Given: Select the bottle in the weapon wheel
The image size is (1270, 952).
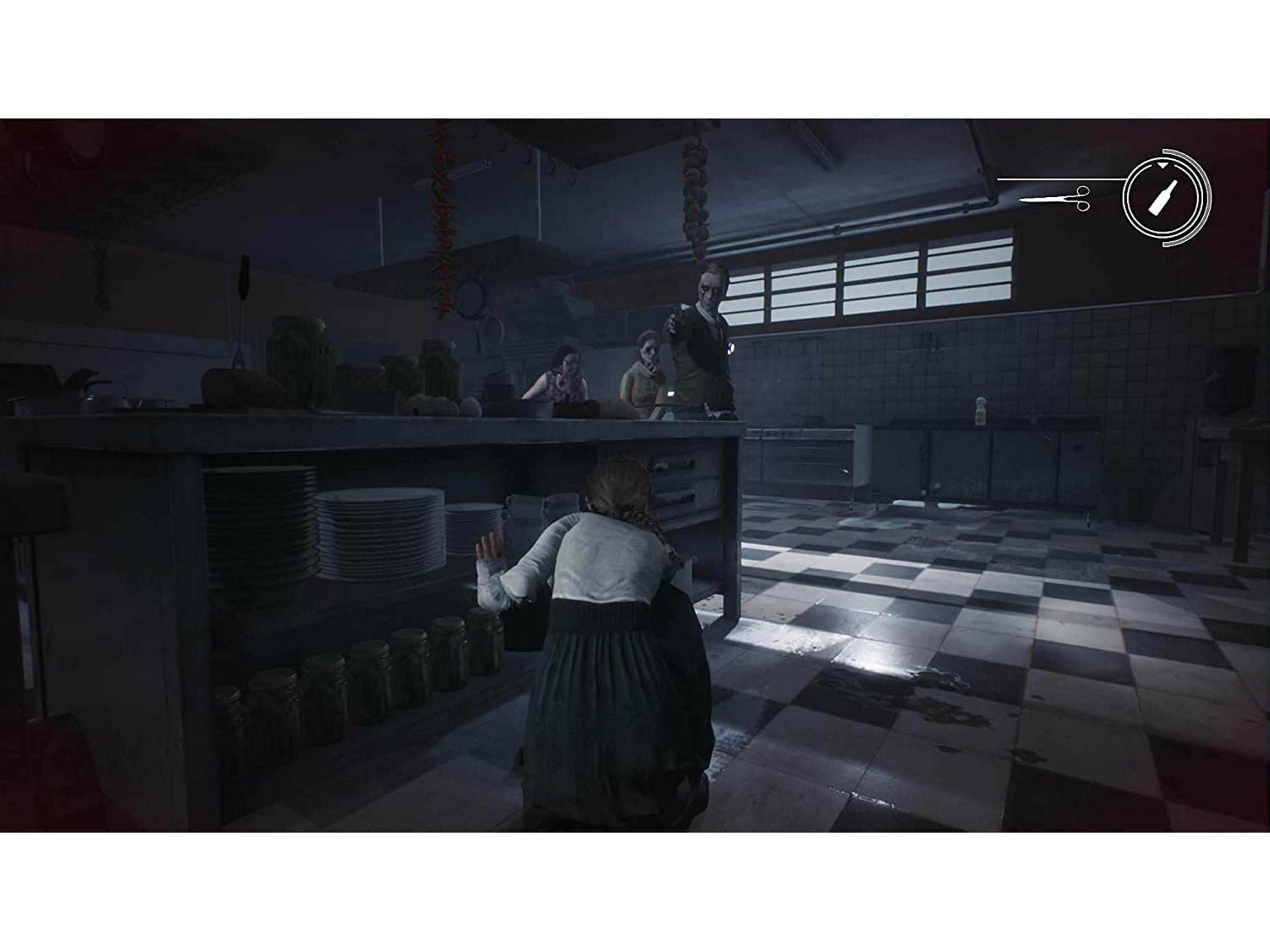Looking at the screenshot, I should 1163,197.
